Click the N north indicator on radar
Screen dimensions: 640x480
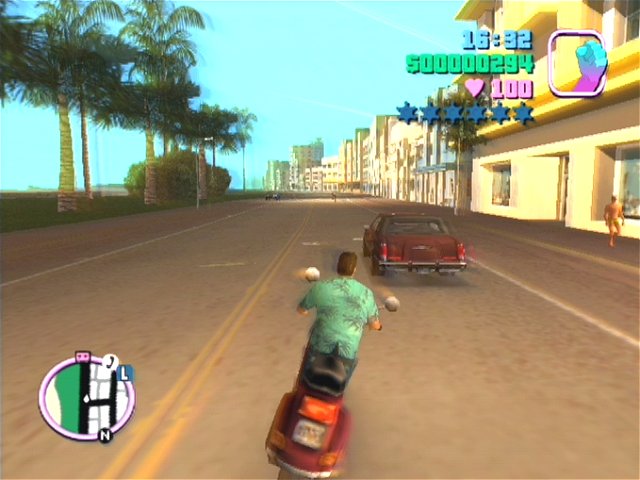tap(104, 435)
